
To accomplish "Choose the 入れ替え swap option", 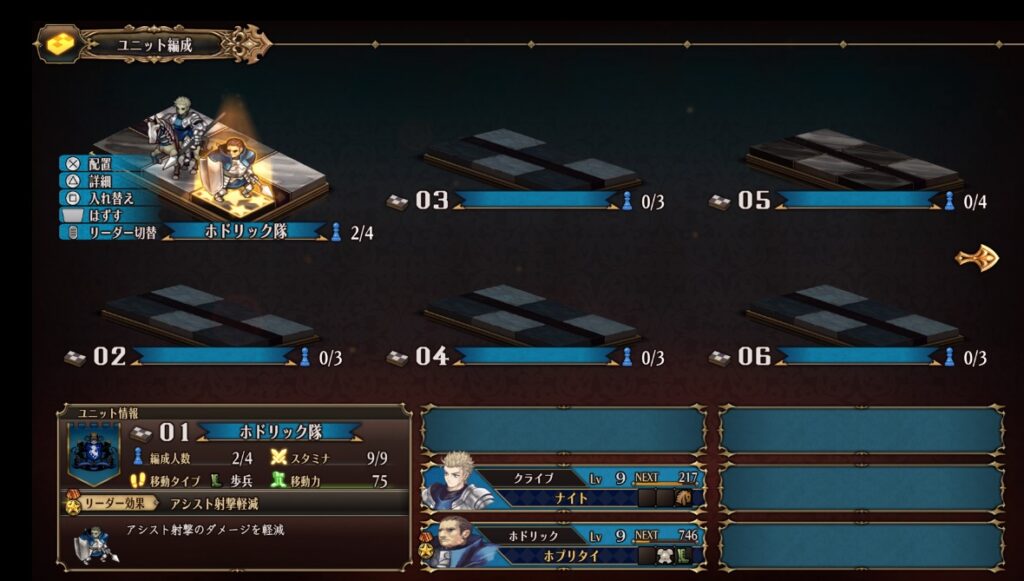I will pyautogui.click(x=105, y=198).
